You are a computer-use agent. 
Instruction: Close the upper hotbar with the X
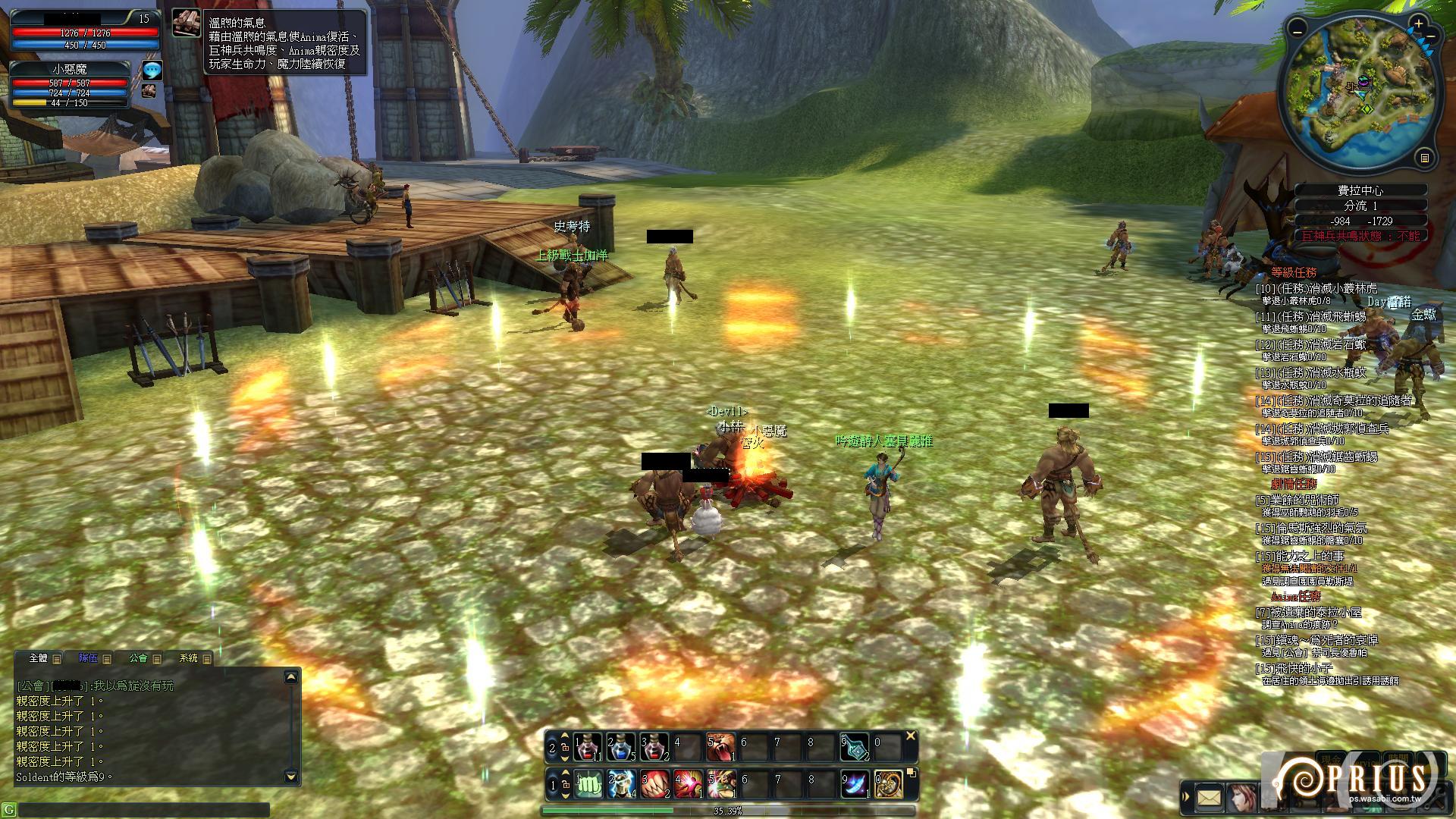(911, 736)
